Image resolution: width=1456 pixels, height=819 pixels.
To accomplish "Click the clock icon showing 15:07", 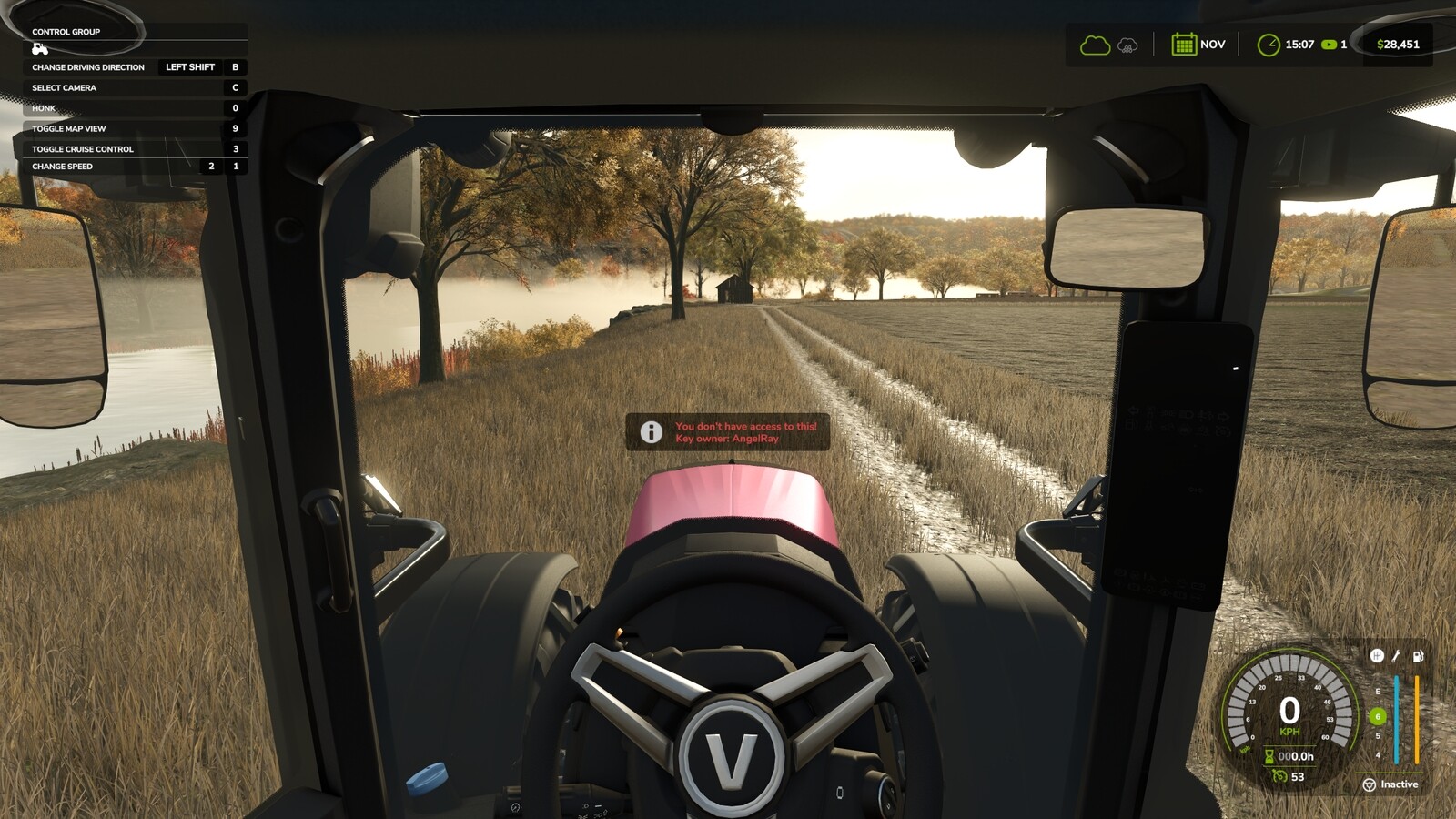I will coord(1268,45).
